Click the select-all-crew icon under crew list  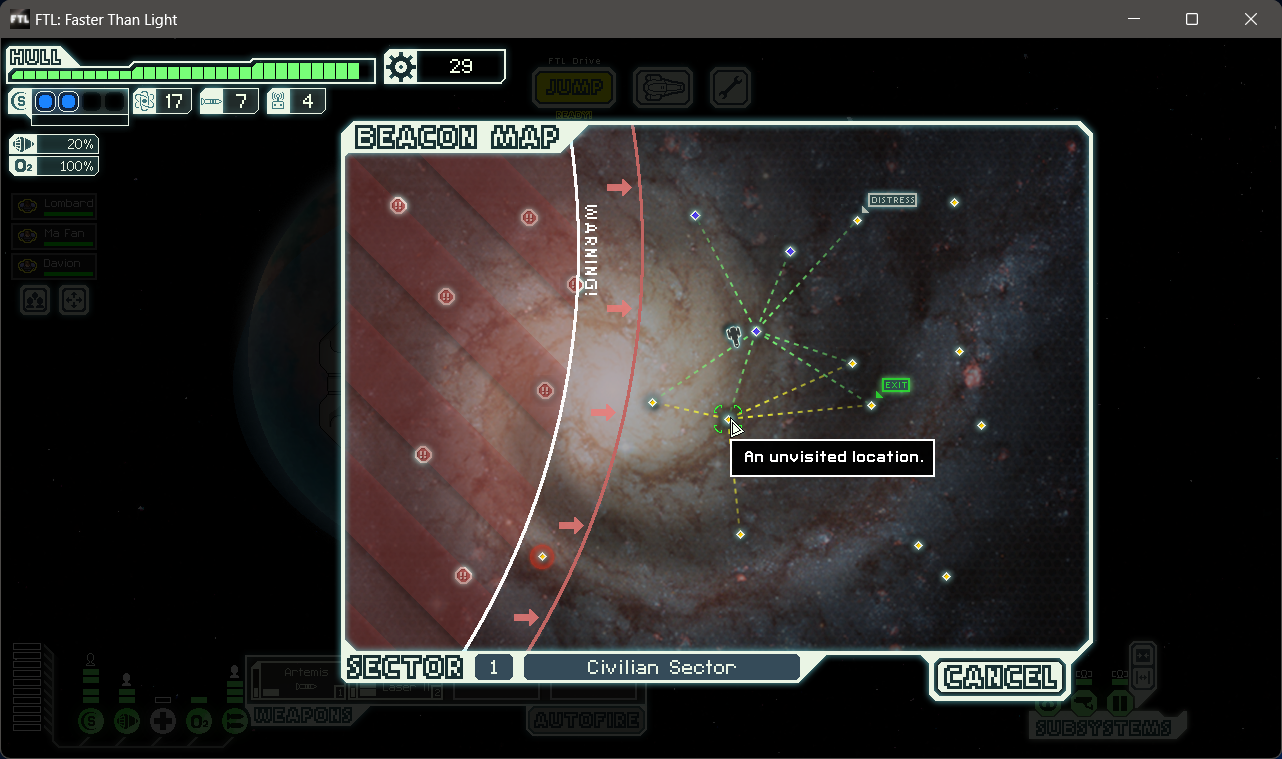(x=35, y=300)
